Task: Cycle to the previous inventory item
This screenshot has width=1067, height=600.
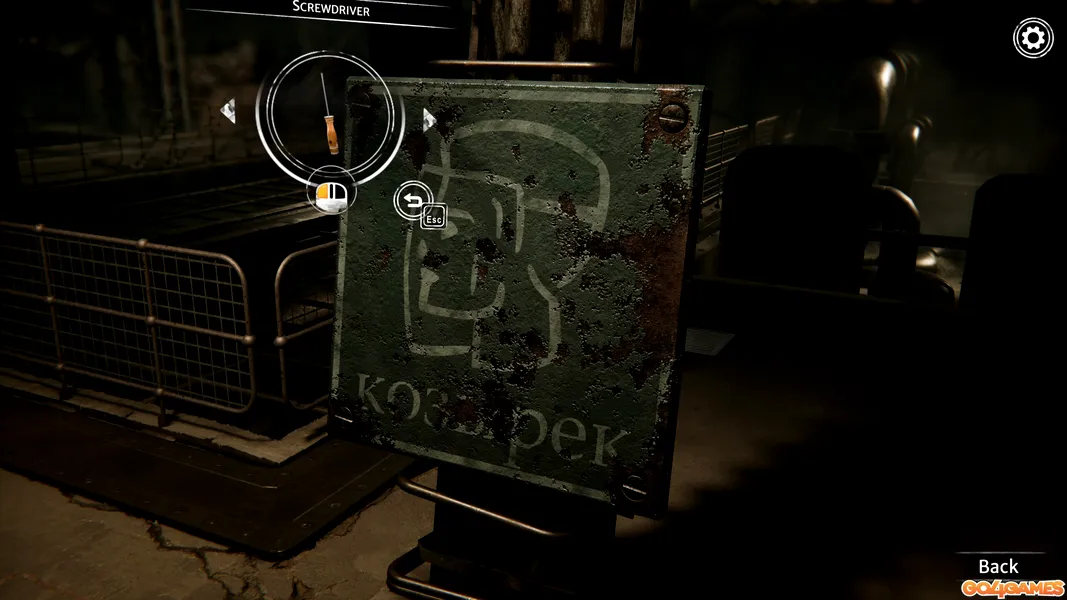Action: [228, 110]
